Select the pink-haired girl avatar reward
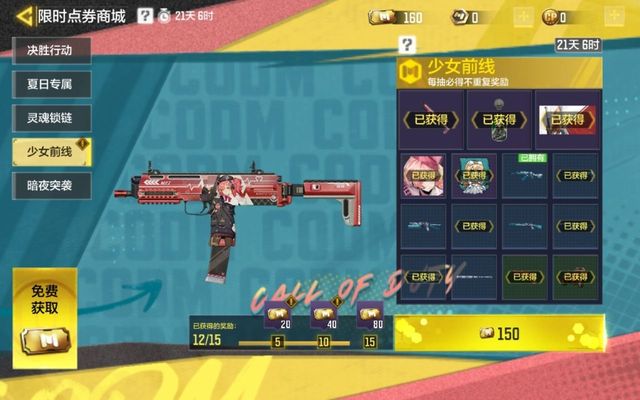The width and height of the screenshot is (640, 400). [422, 174]
